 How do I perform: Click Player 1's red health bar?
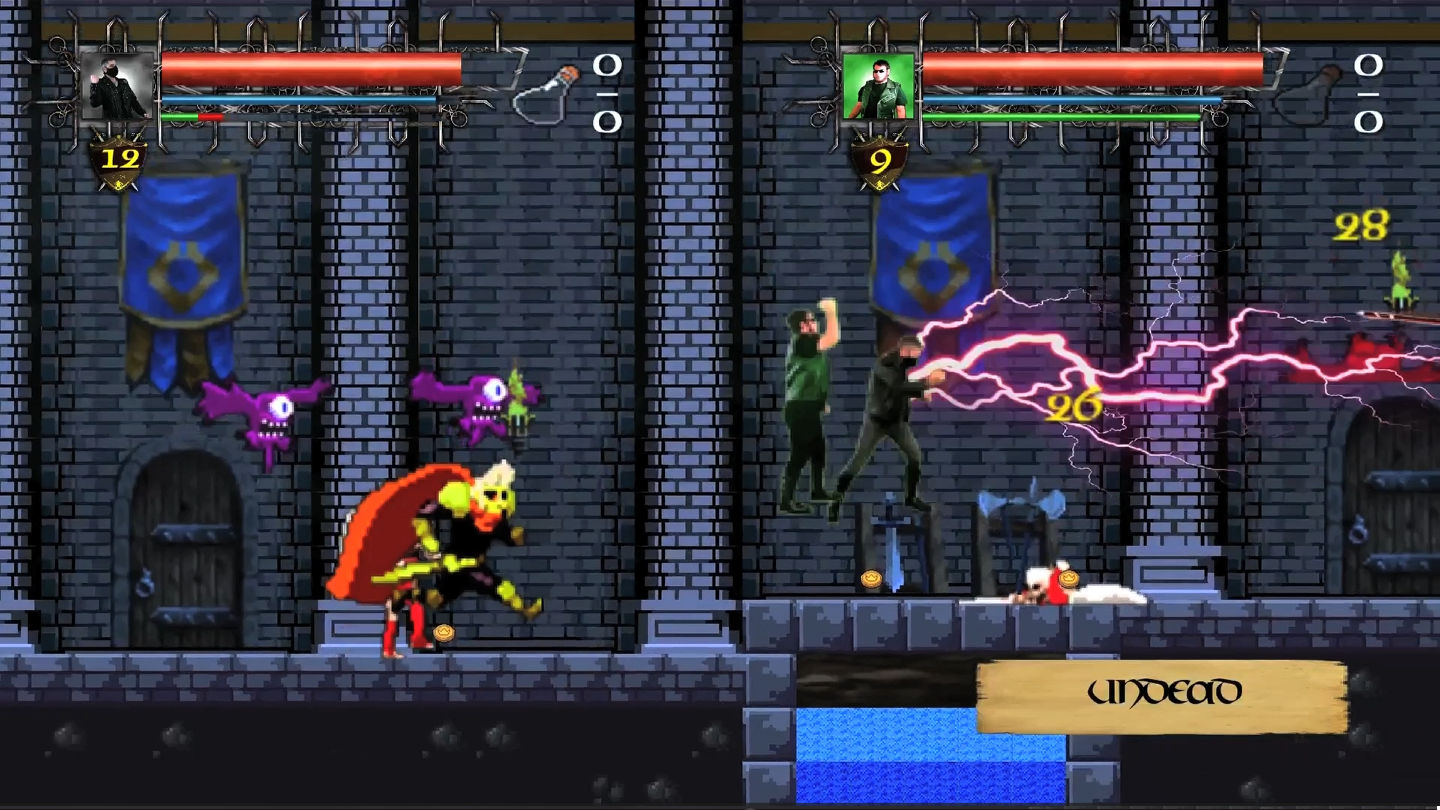310,69
